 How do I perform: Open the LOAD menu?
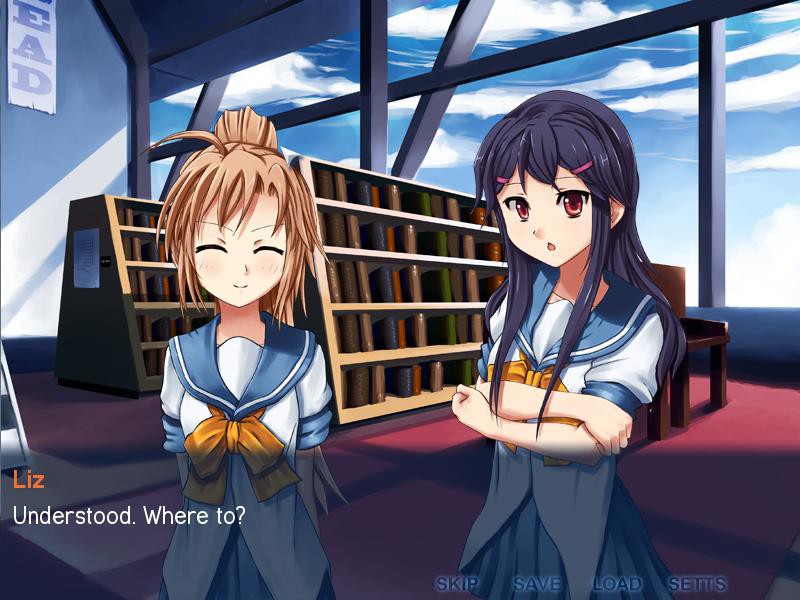point(617,584)
